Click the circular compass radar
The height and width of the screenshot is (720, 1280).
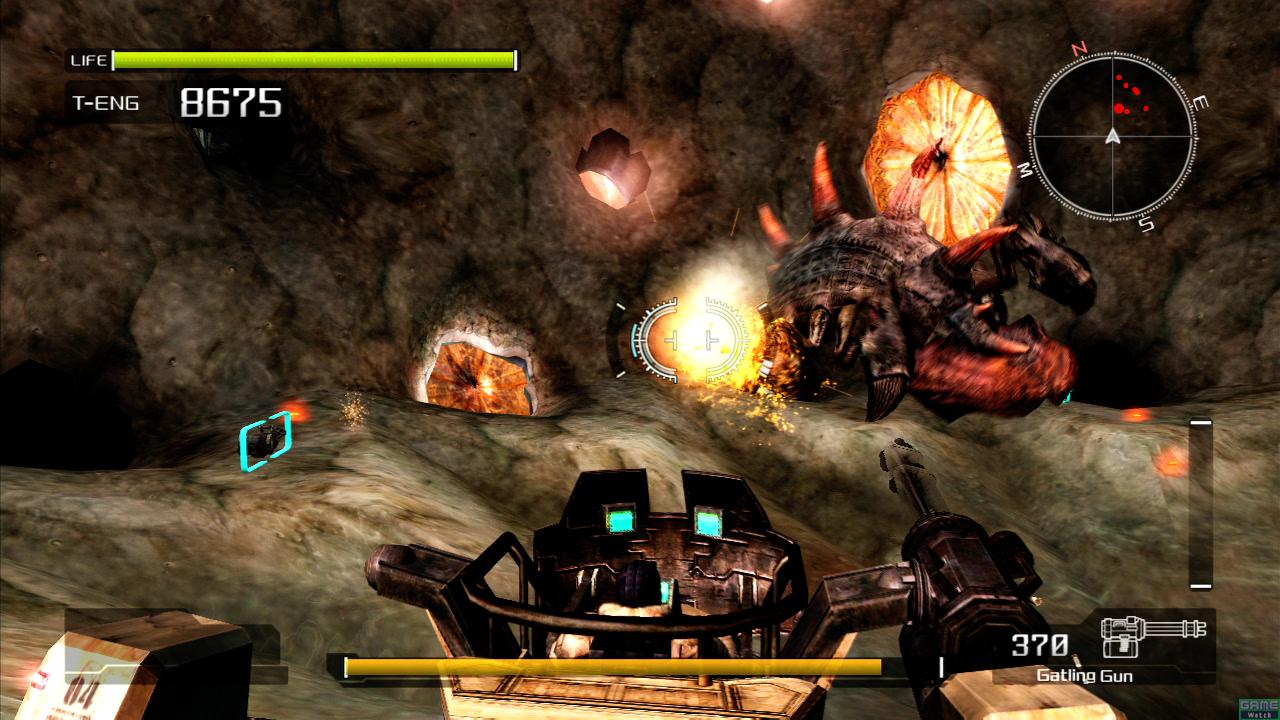point(1112,136)
